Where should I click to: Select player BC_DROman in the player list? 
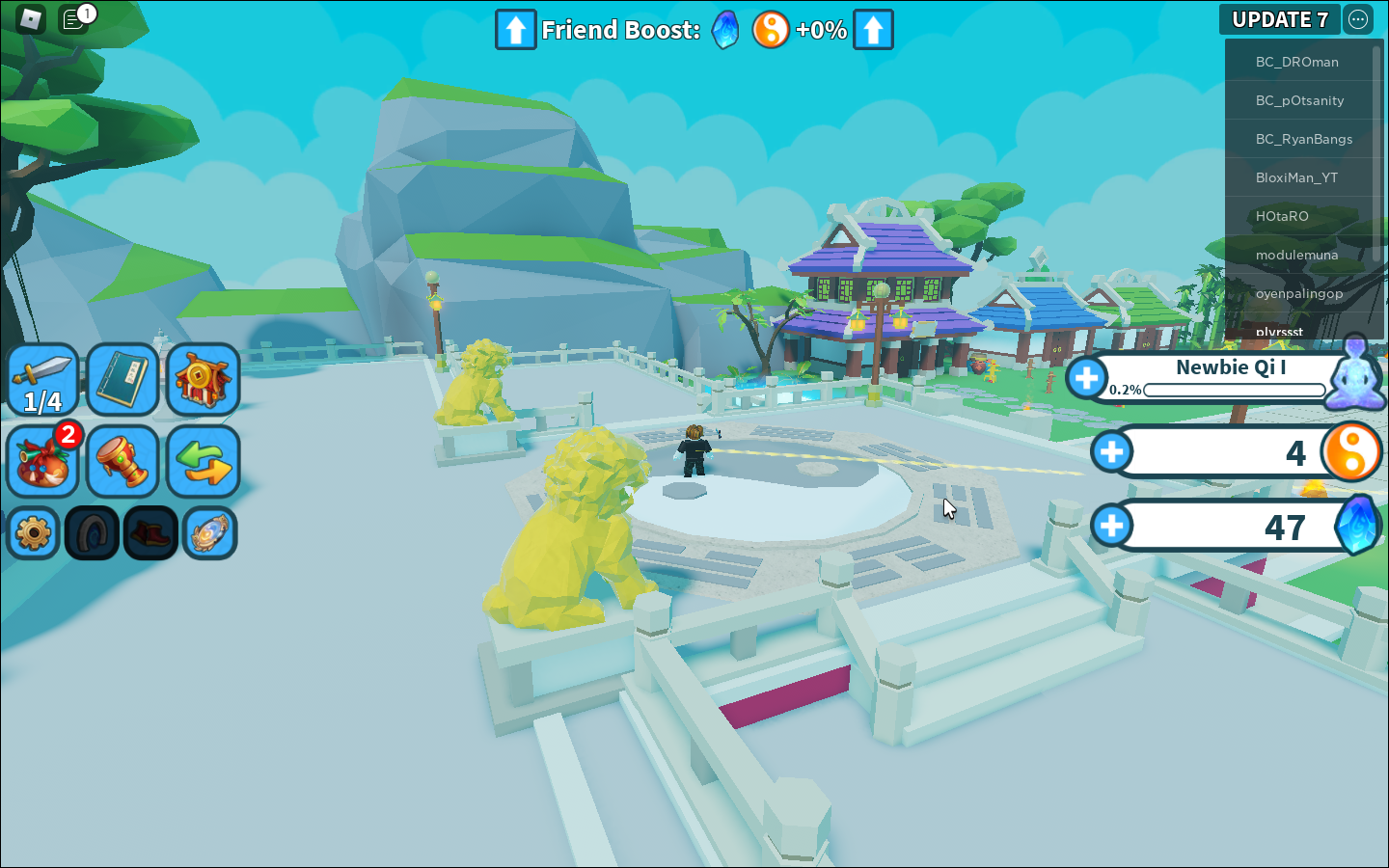(1296, 62)
